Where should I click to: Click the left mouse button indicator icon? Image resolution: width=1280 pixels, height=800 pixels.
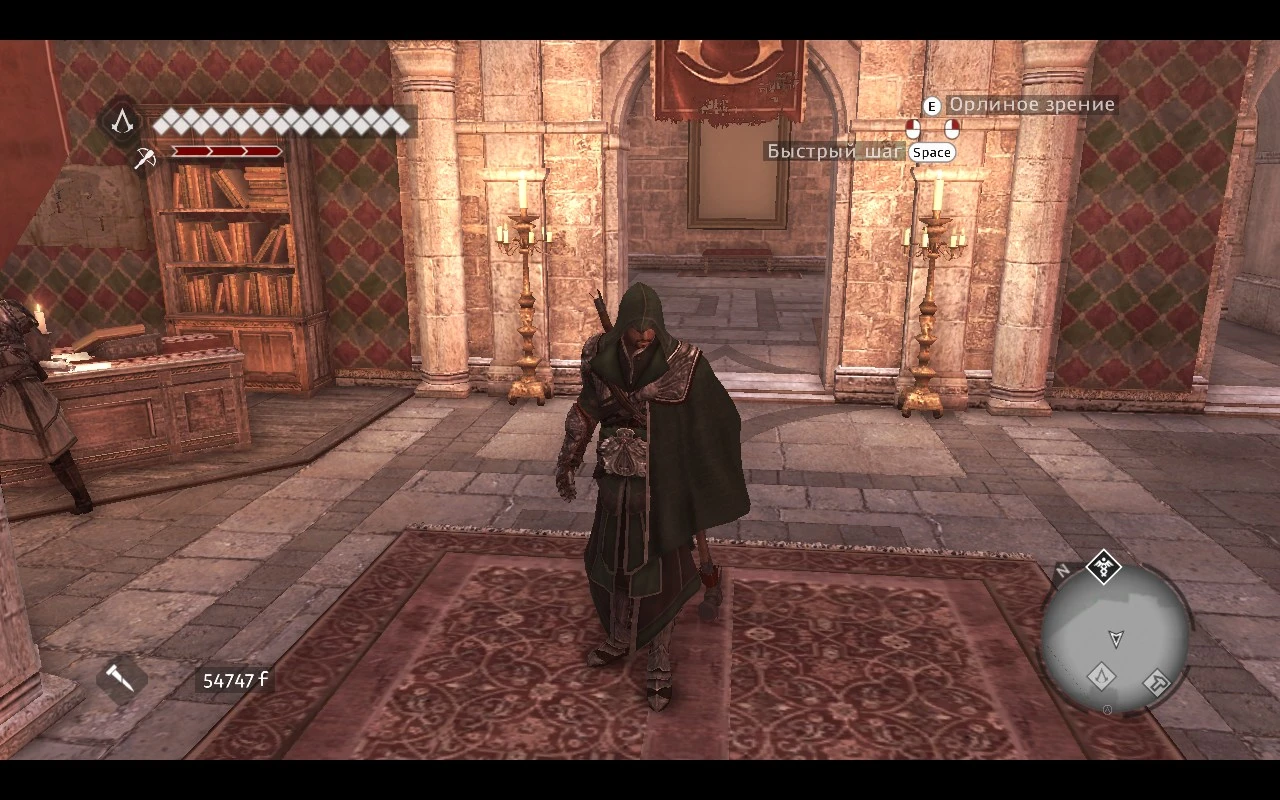[x=913, y=129]
